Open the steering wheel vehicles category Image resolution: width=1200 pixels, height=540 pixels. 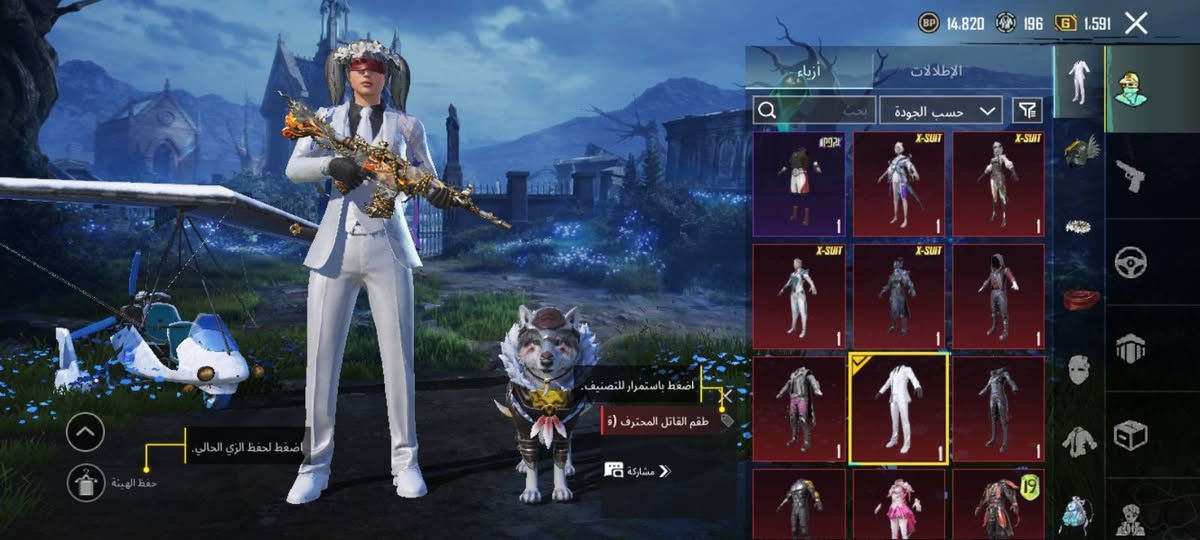click(1130, 261)
